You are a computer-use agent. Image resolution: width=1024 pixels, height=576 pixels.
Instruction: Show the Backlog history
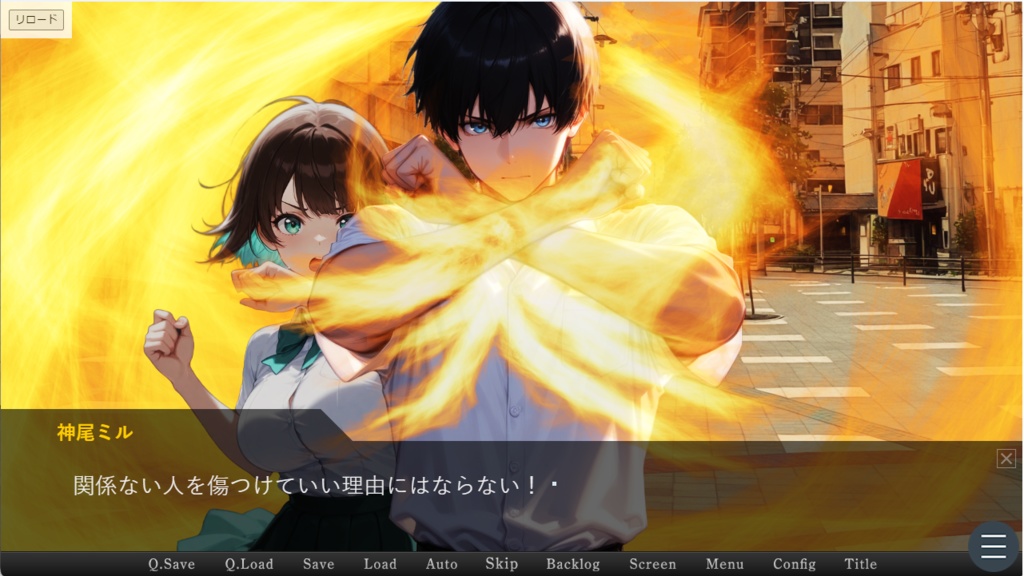(x=573, y=564)
